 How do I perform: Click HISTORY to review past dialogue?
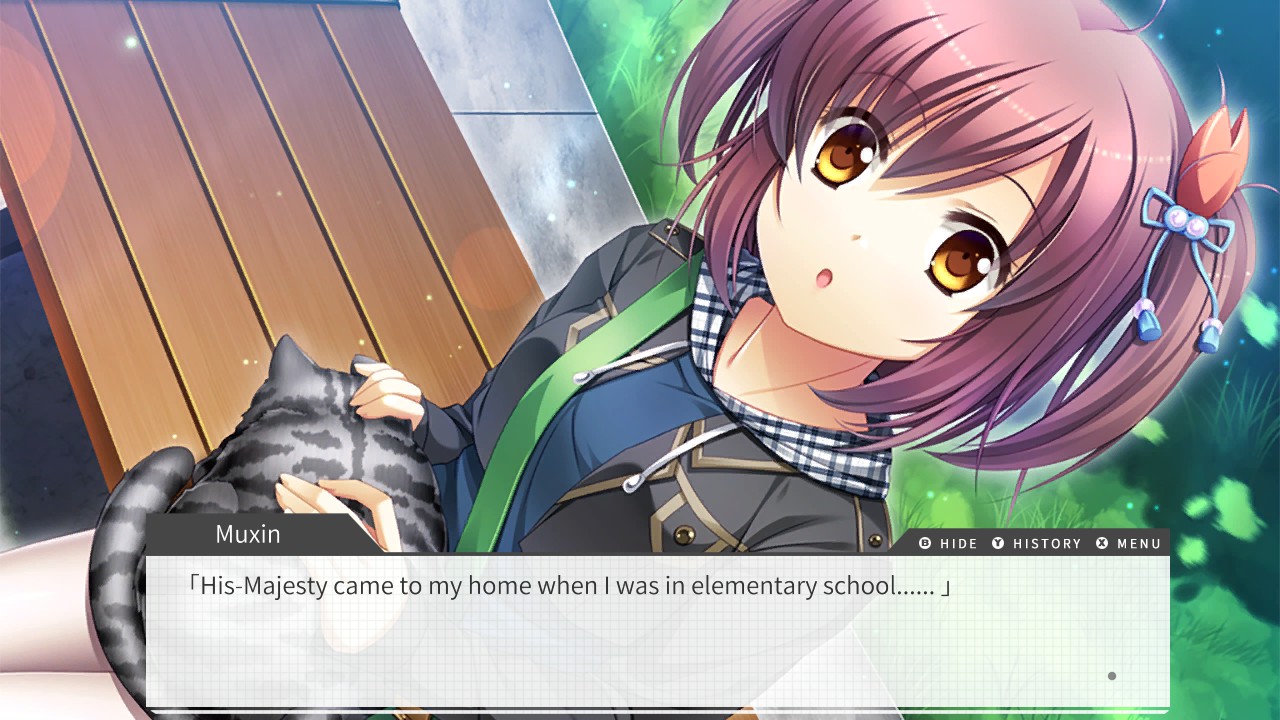(1045, 544)
